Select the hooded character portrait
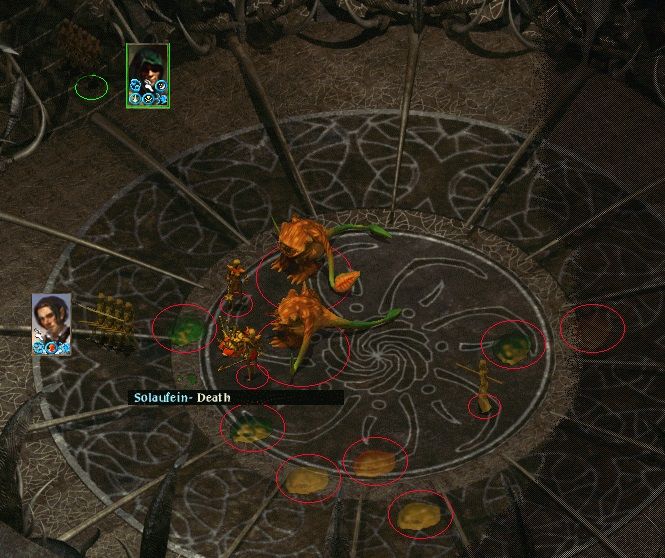665x558 pixels. point(147,69)
